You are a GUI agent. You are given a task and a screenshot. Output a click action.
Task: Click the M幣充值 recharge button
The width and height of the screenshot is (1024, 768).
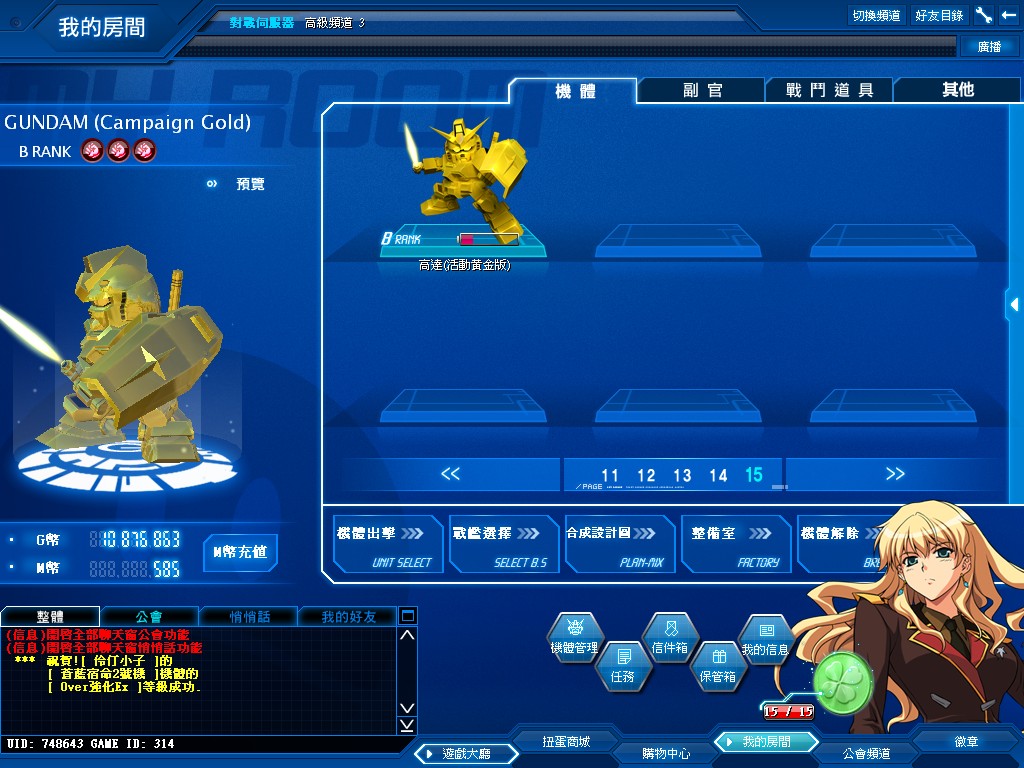(240, 552)
